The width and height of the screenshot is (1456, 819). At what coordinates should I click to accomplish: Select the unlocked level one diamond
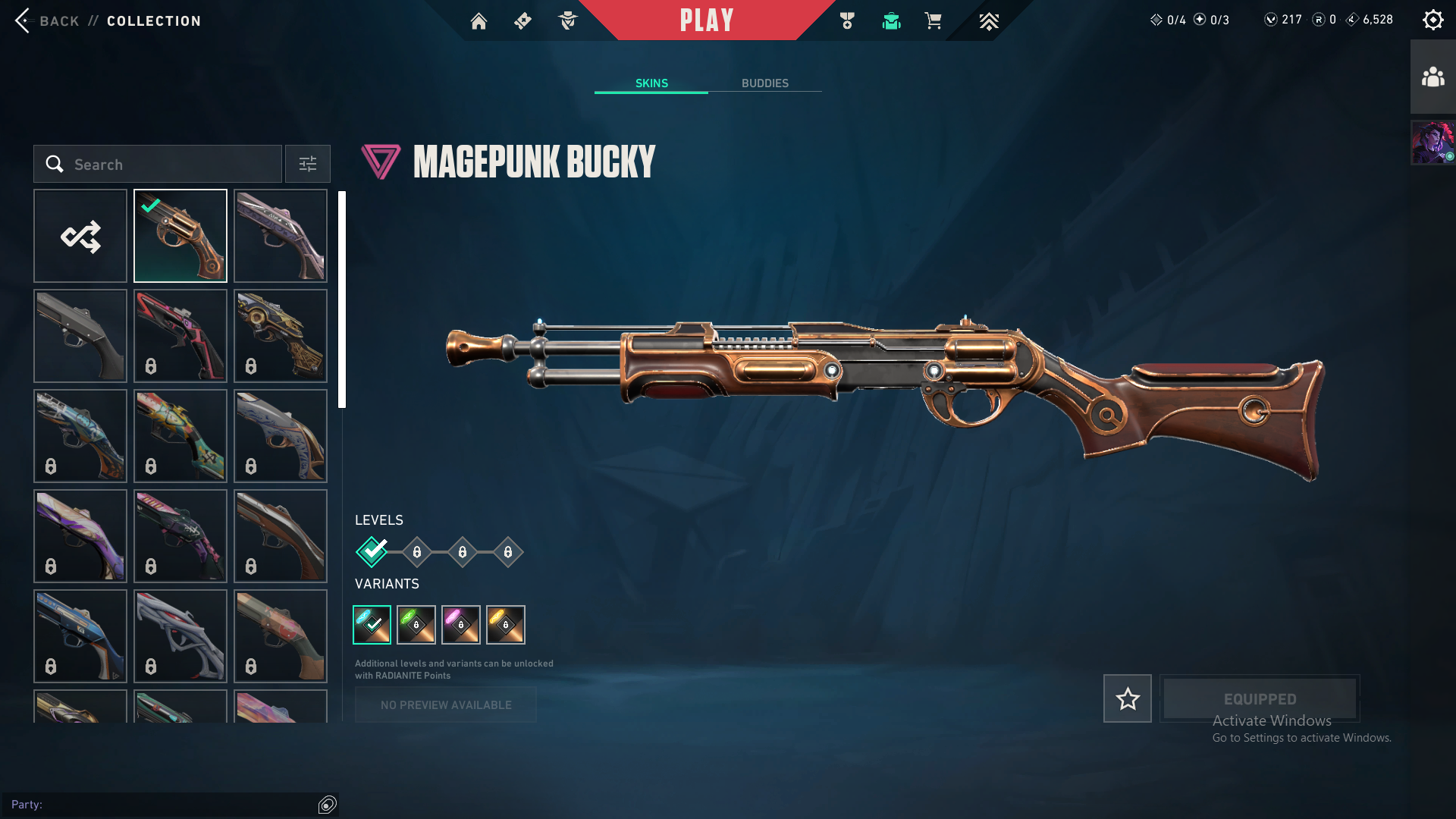click(x=372, y=552)
